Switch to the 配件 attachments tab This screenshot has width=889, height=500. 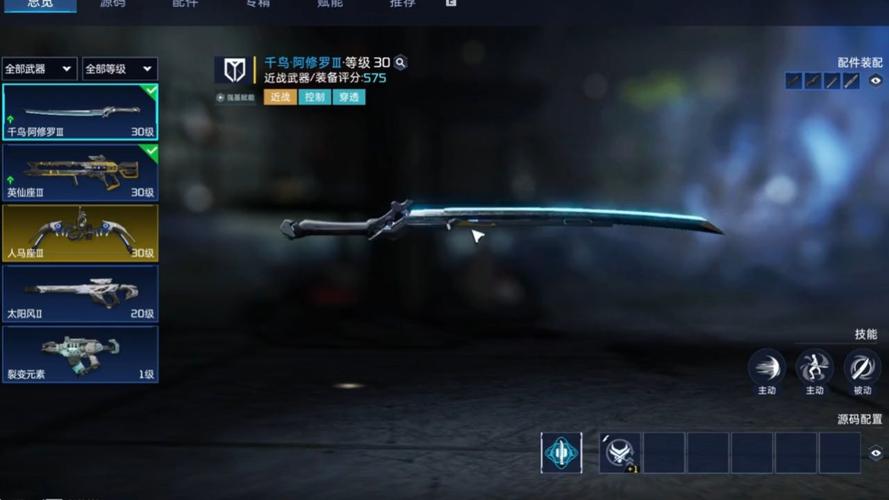tap(186, 4)
